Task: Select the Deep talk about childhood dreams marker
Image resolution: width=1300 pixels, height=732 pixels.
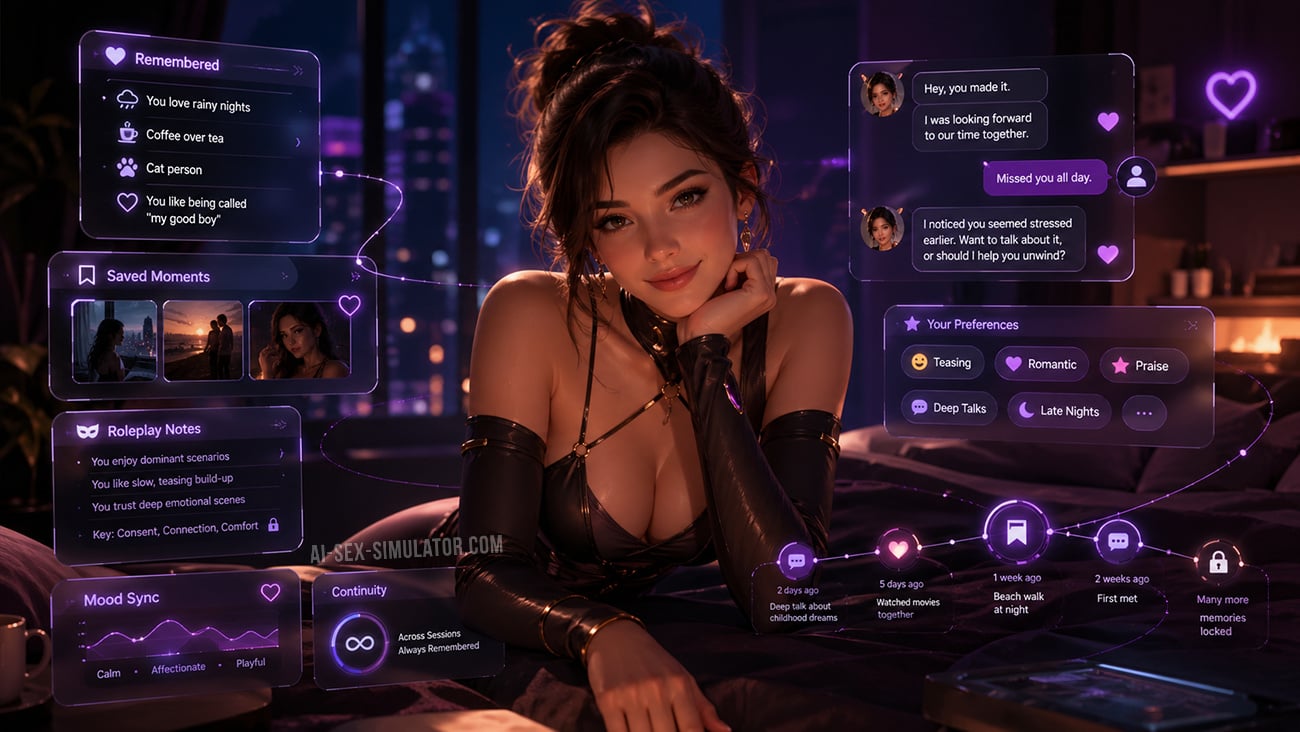Action: pos(797,561)
